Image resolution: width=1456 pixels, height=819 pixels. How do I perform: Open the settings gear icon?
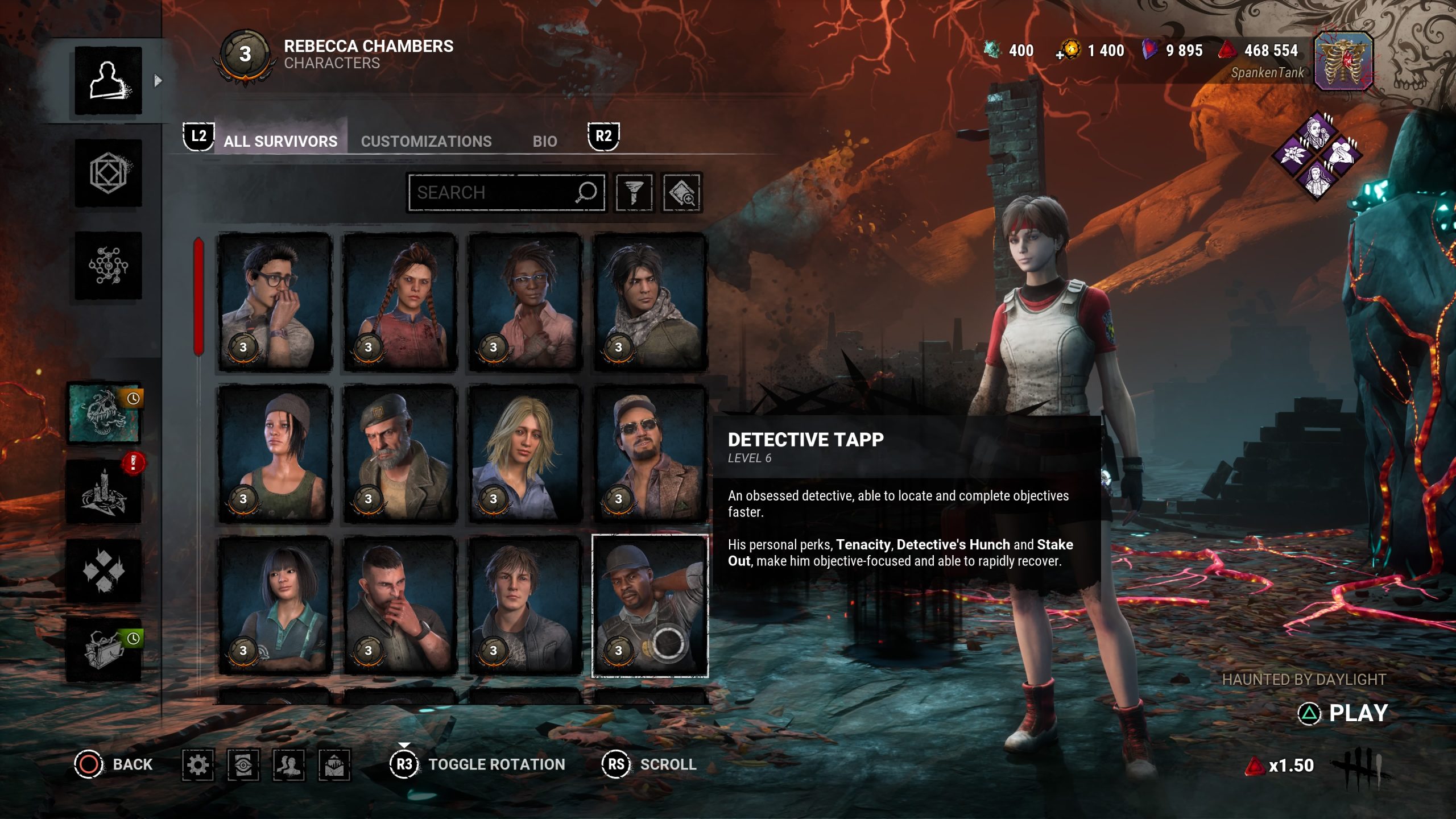click(x=198, y=764)
